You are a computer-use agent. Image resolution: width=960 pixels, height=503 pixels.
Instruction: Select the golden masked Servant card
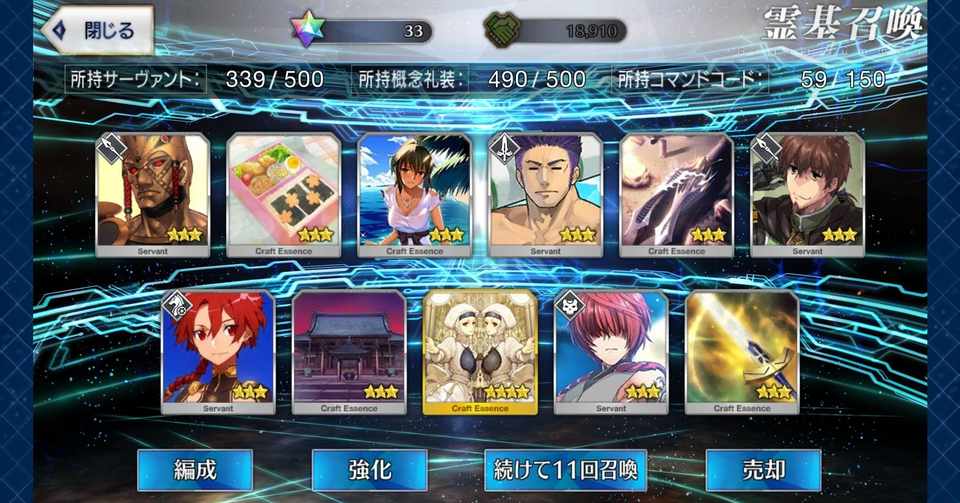pos(153,193)
